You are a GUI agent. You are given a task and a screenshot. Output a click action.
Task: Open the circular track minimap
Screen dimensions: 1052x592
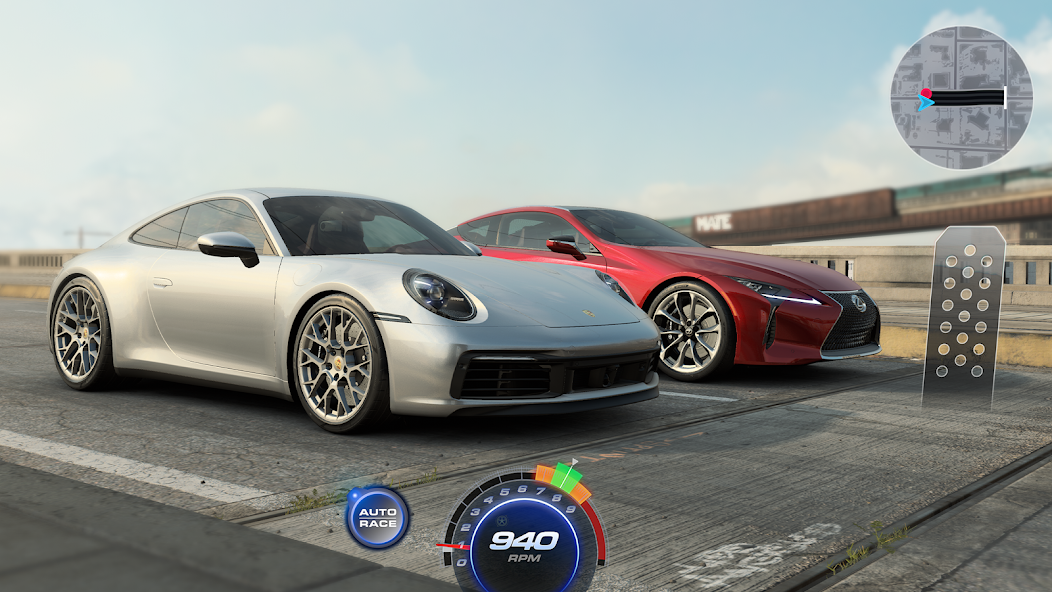pyautogui.click(x=961, y=97)
